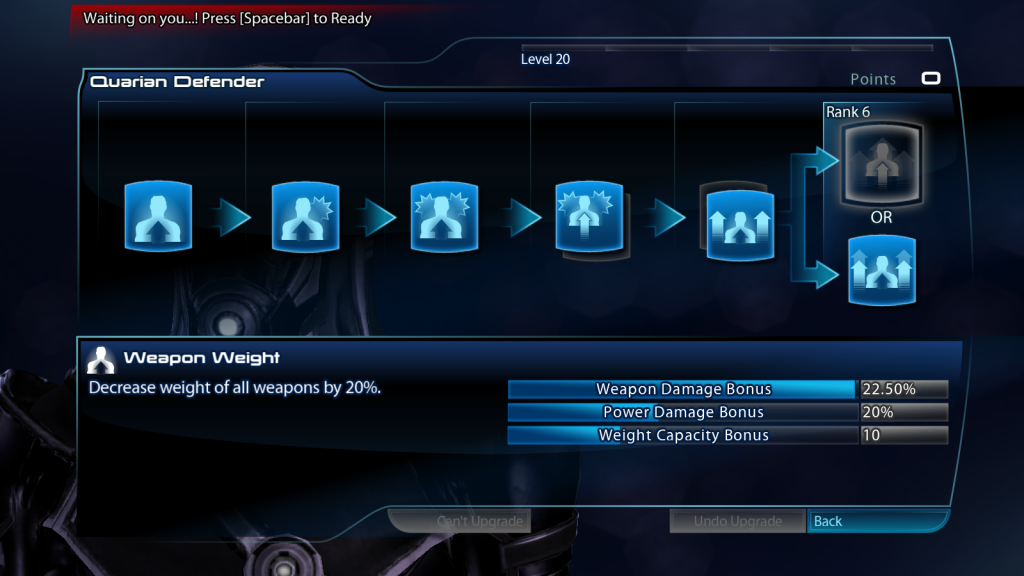Select the first rank single-figure icon
Viewport: 1024px width, 576px height.
click(158, 217)
